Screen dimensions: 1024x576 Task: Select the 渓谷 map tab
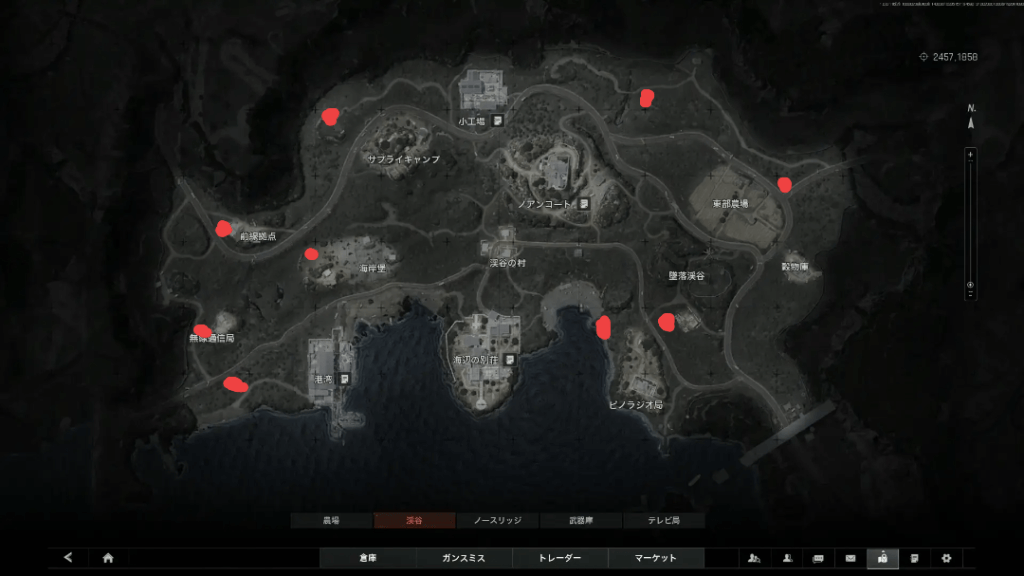point(414,521)
